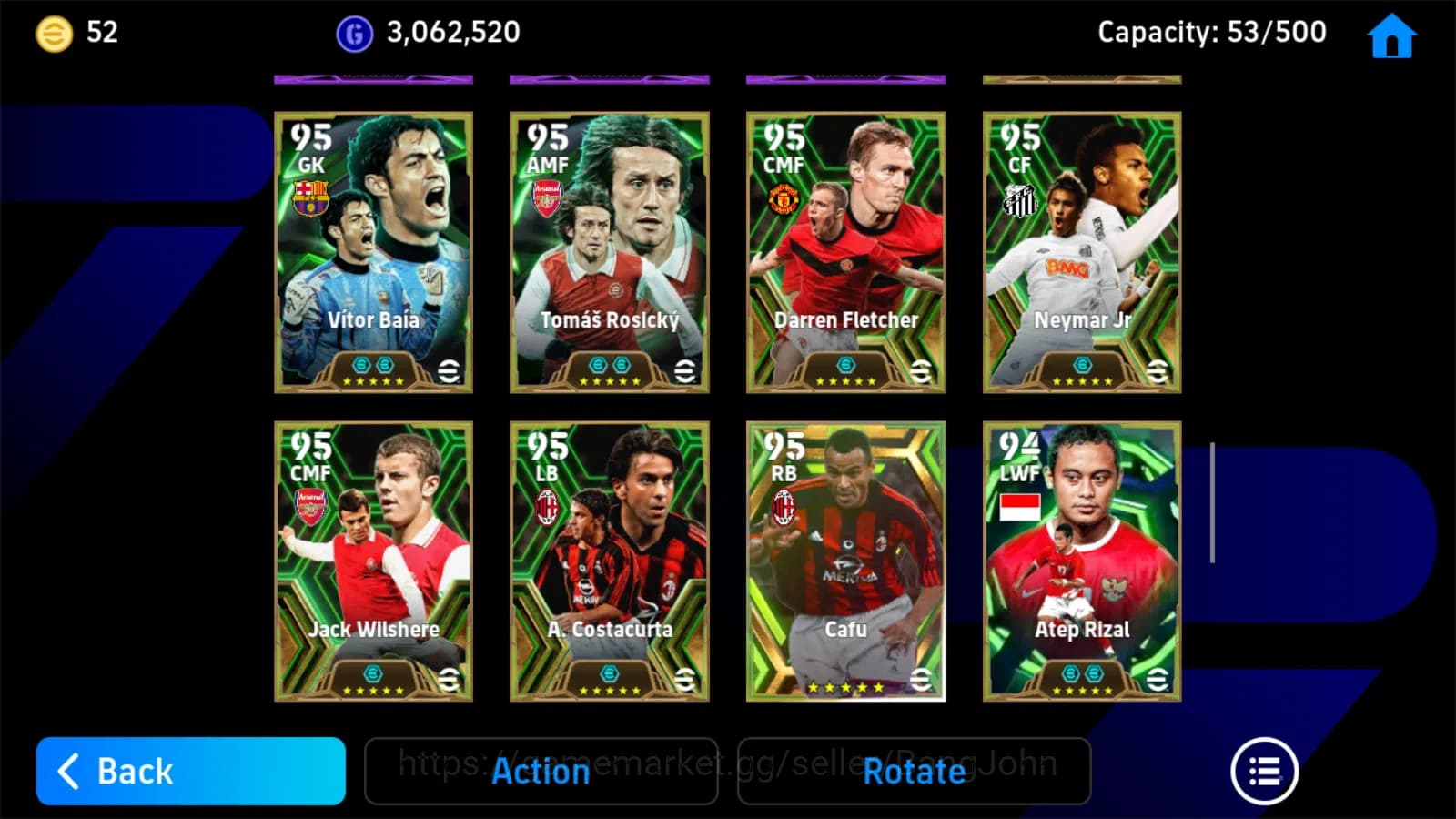Screen dimensions: 1456x819
Task: Click the blue GP currency icon
Action: click(354, 34)
